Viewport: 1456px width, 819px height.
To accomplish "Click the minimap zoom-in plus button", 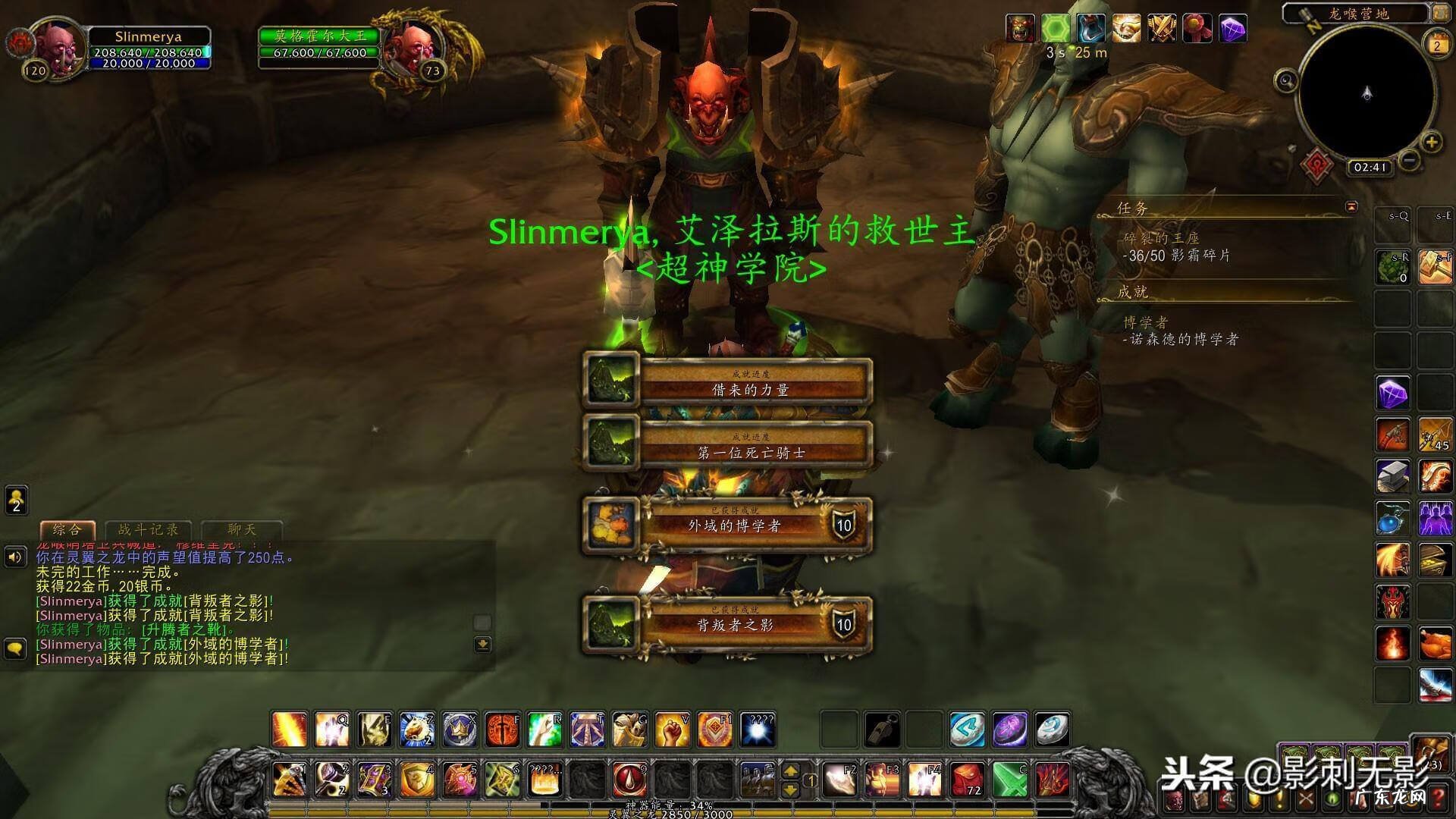I will [x=1431, y=142].
